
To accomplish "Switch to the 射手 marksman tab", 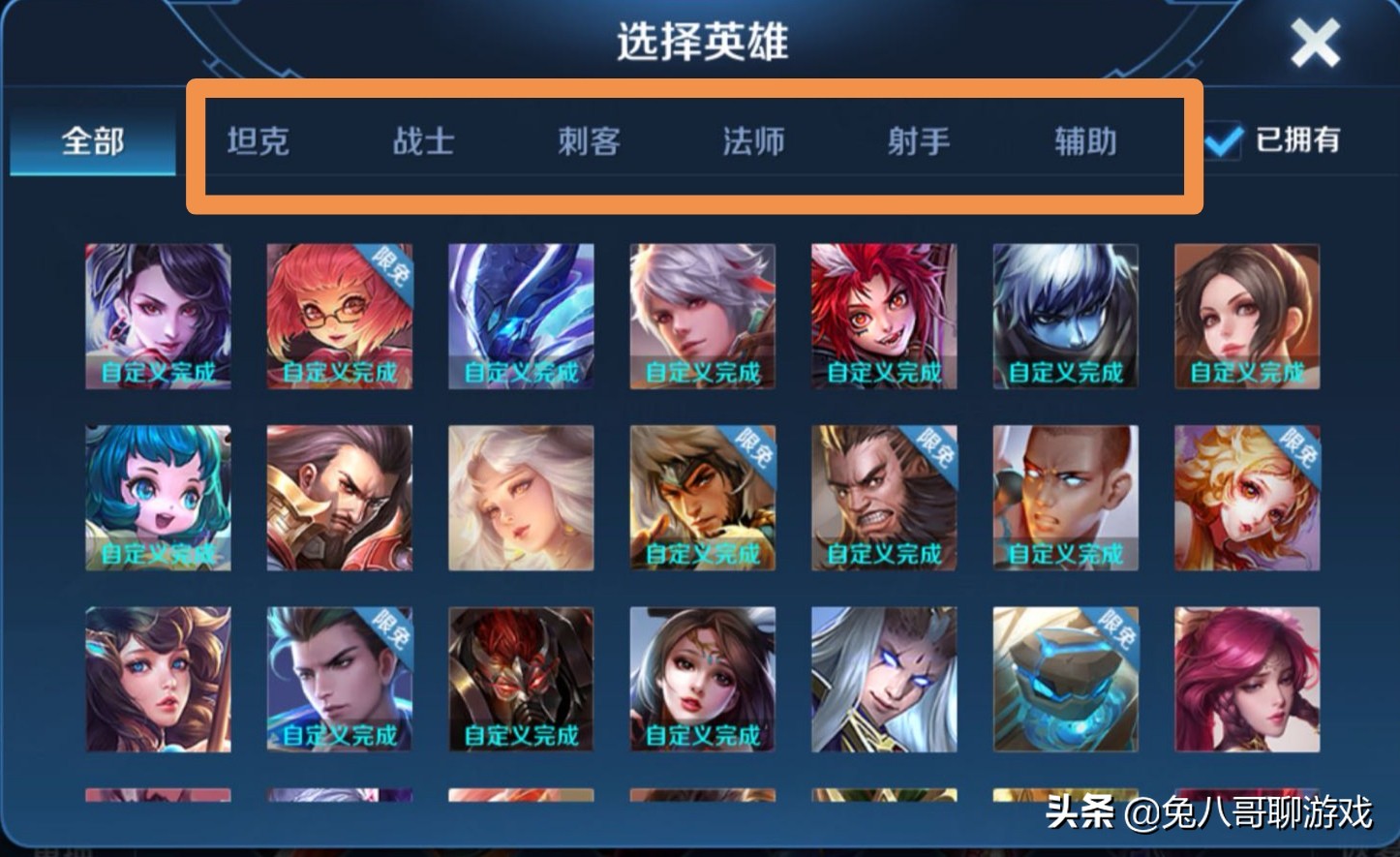I will [x=918, y=141].
